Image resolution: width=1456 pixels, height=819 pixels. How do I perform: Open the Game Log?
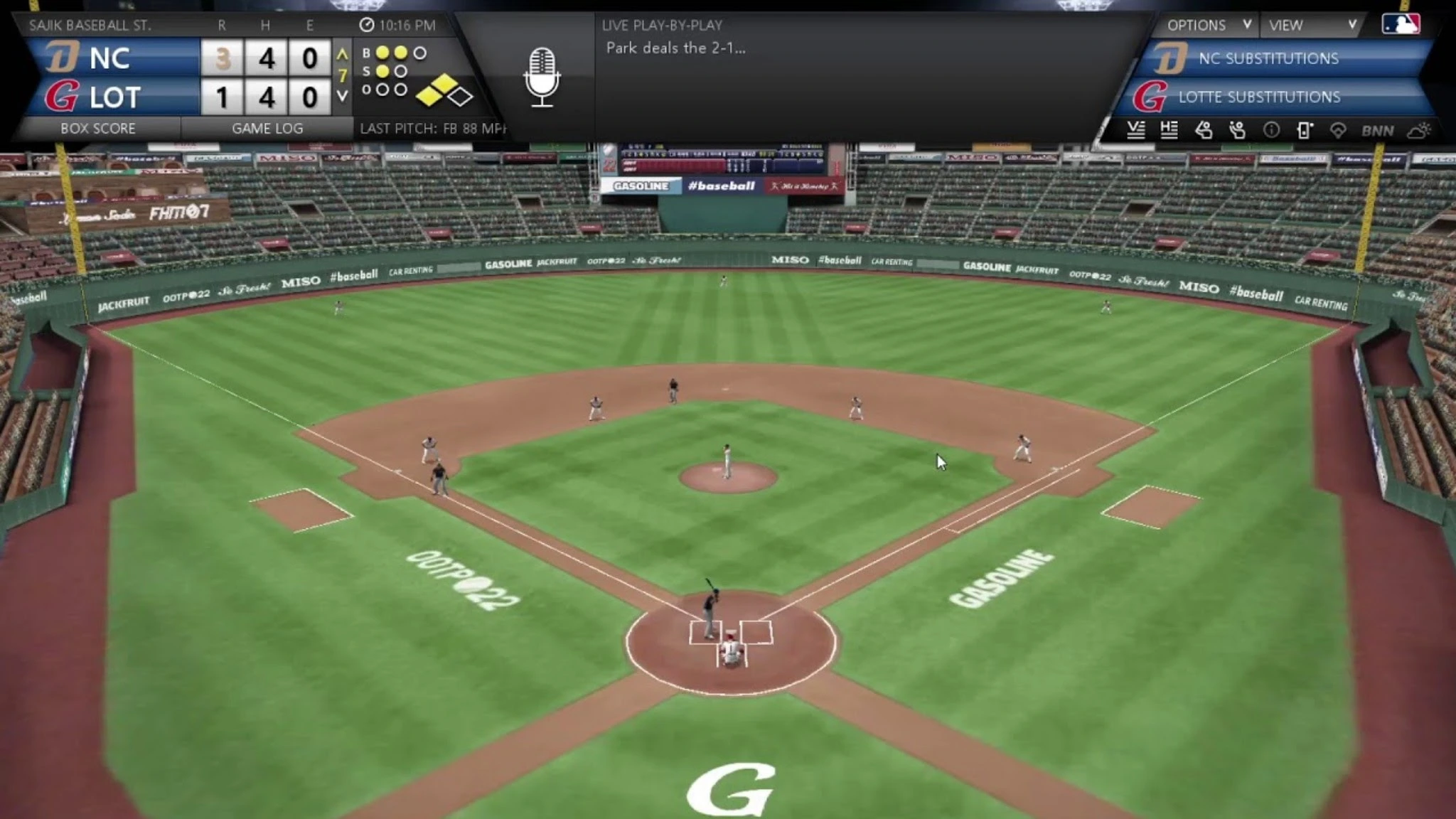click(x=267, y=129)
